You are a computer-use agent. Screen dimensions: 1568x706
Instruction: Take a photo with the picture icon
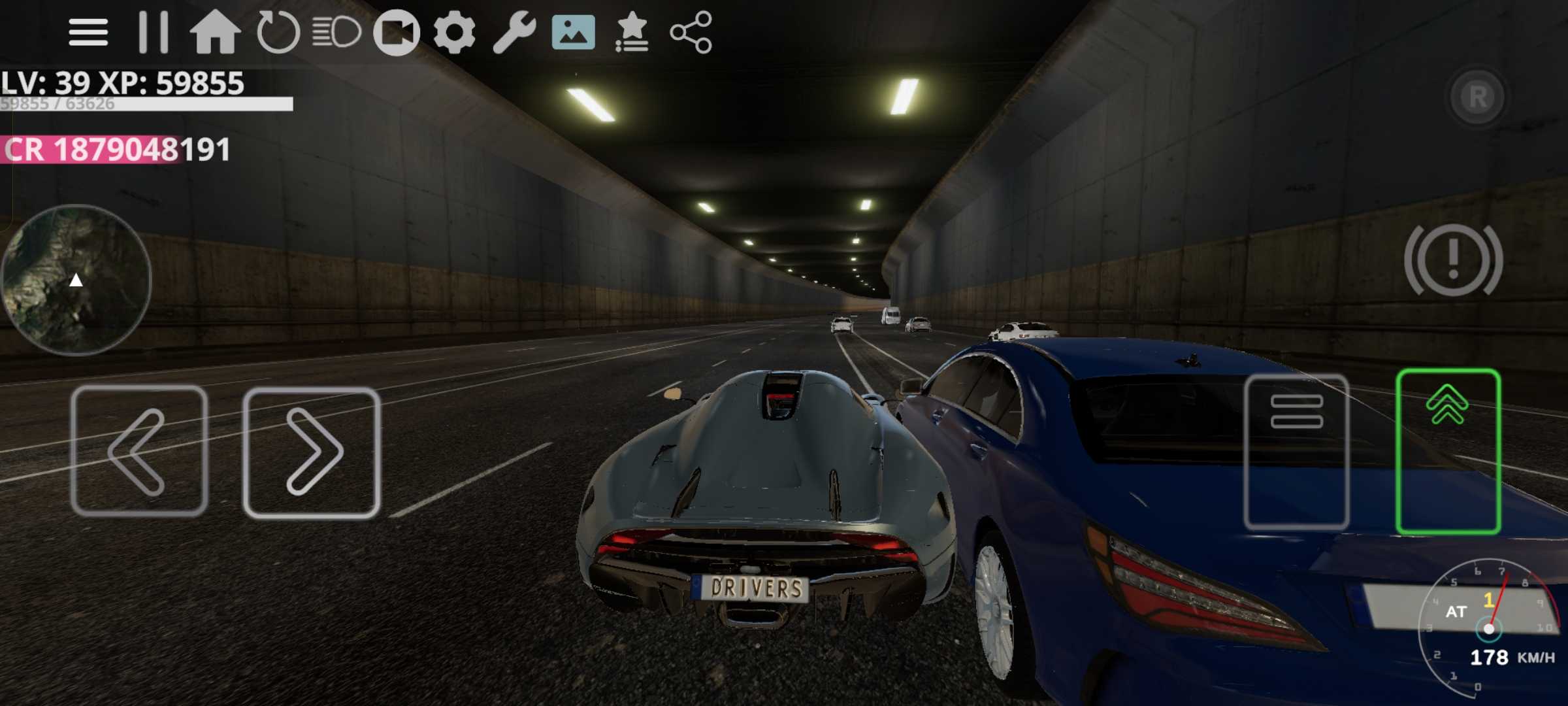click(x=573, y=32)
